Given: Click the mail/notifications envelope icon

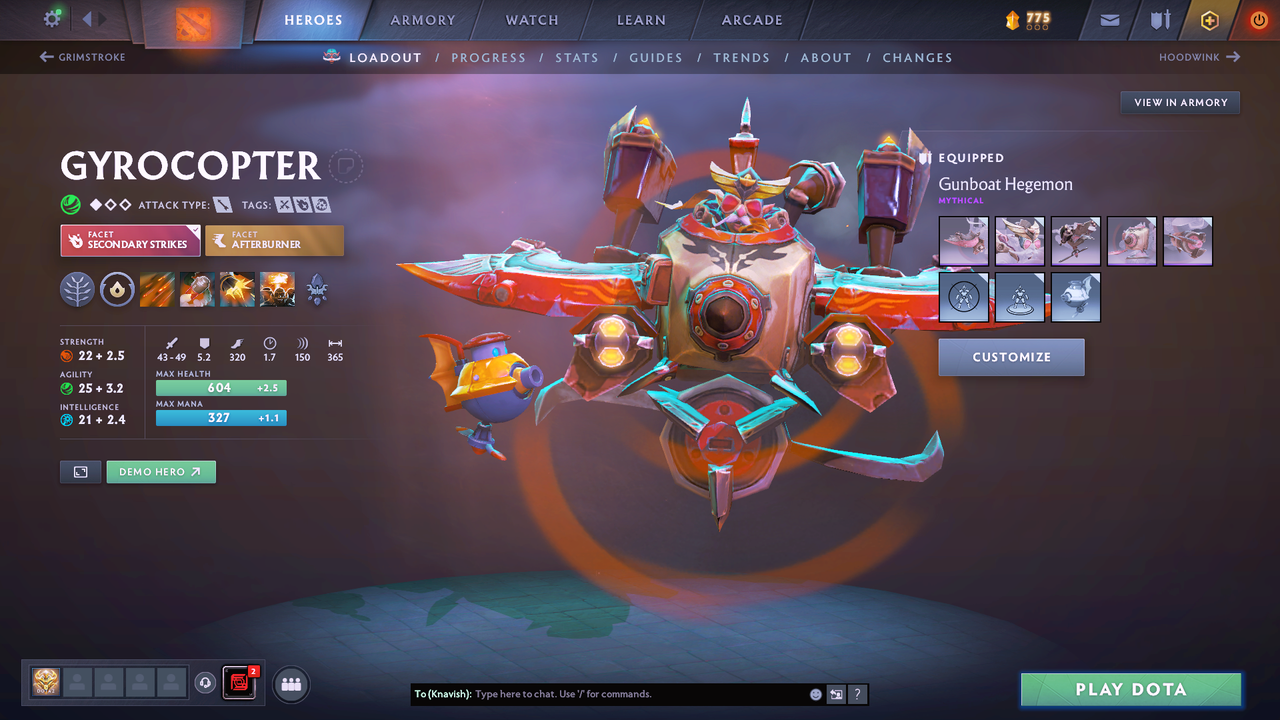Looking at the screenshot, I should [x=1106, y=20].
